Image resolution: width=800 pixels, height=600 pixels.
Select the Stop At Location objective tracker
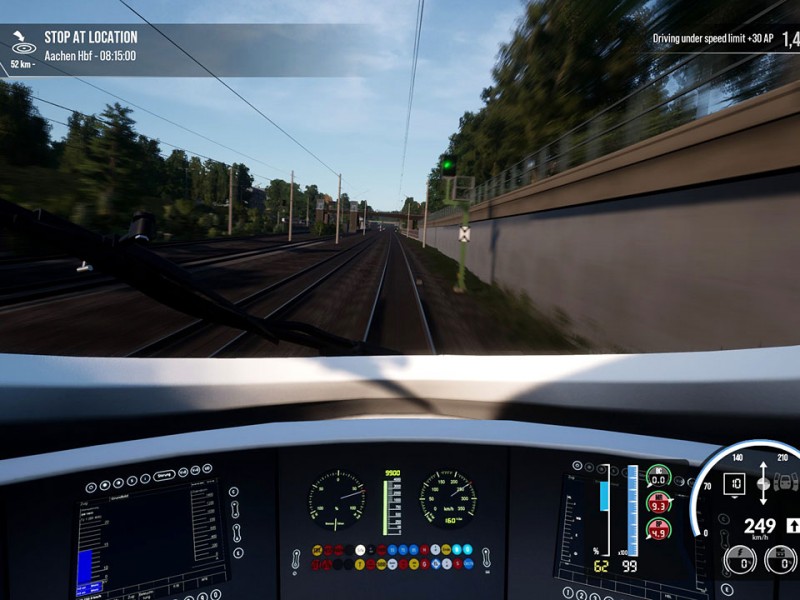coord(90,46)
